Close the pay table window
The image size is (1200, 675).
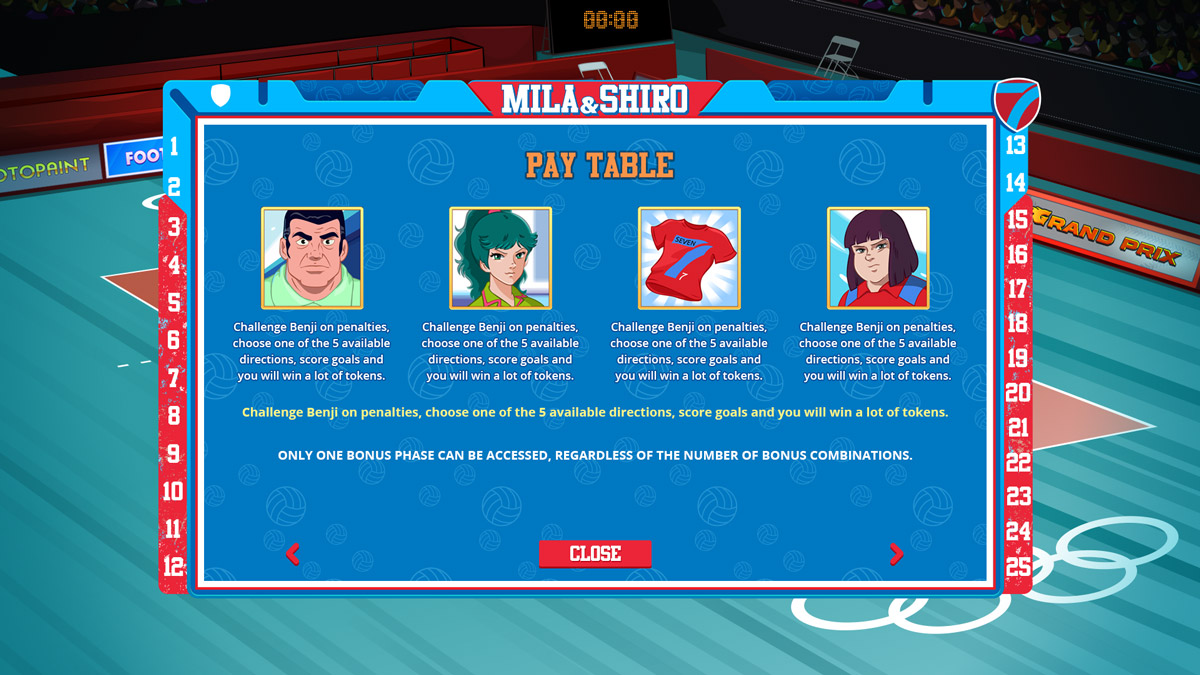(595, 554)
